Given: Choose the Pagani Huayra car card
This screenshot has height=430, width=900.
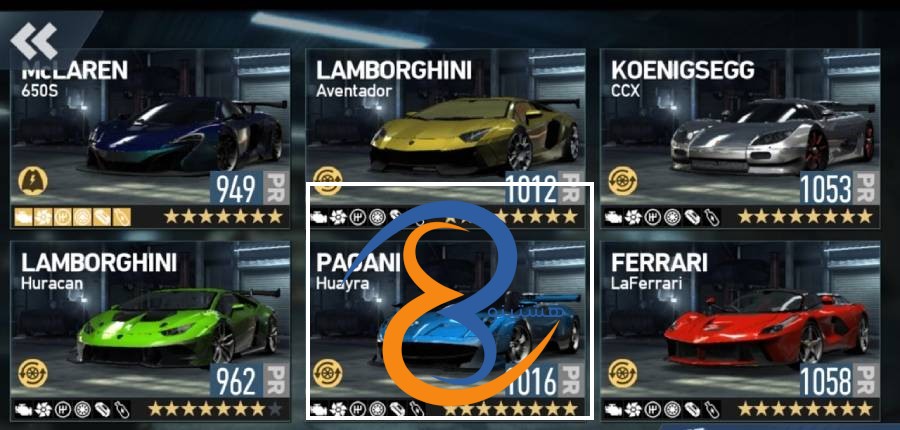Looking at the screenshot, I should 445,330.
